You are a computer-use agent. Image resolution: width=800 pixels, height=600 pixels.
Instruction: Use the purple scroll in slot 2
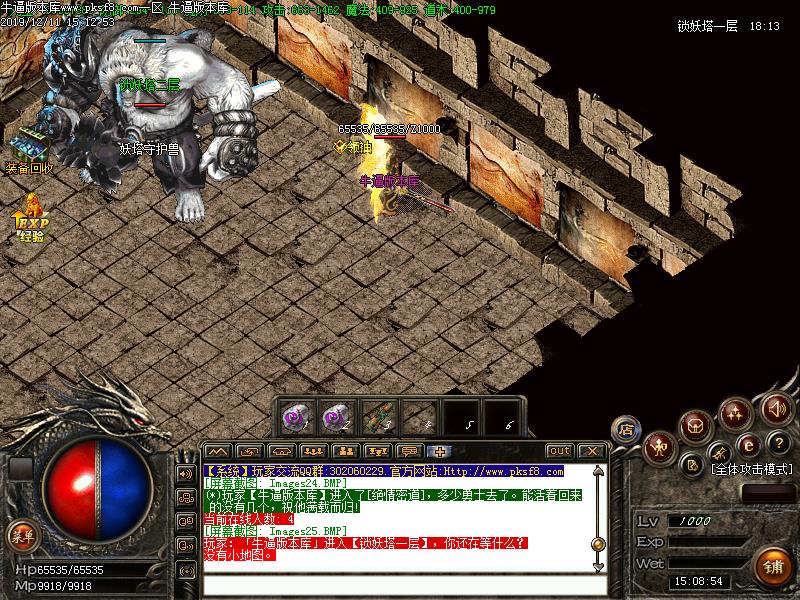(336, 415)
